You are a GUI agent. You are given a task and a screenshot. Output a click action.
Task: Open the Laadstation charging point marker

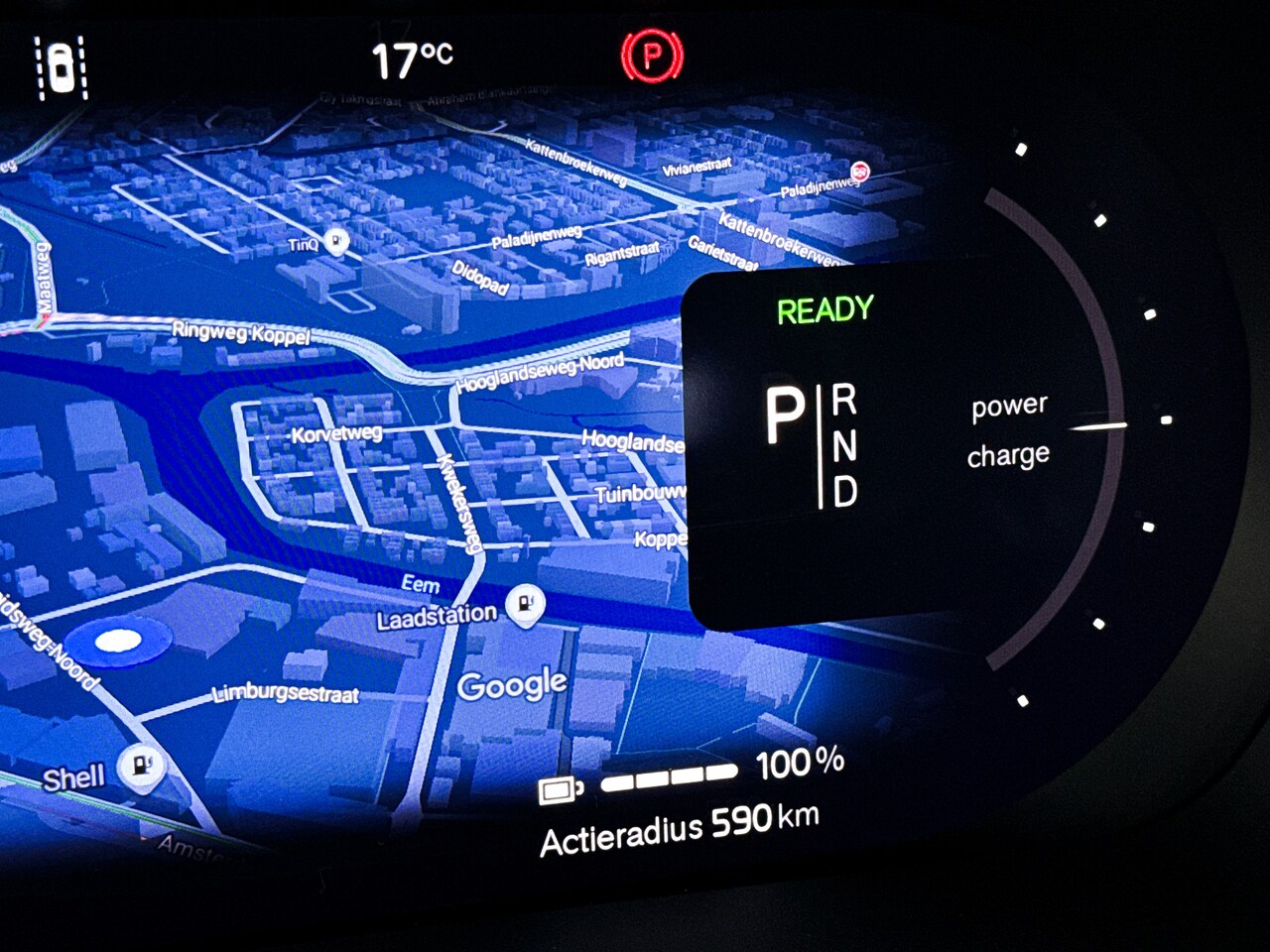(x=525, y=603)
